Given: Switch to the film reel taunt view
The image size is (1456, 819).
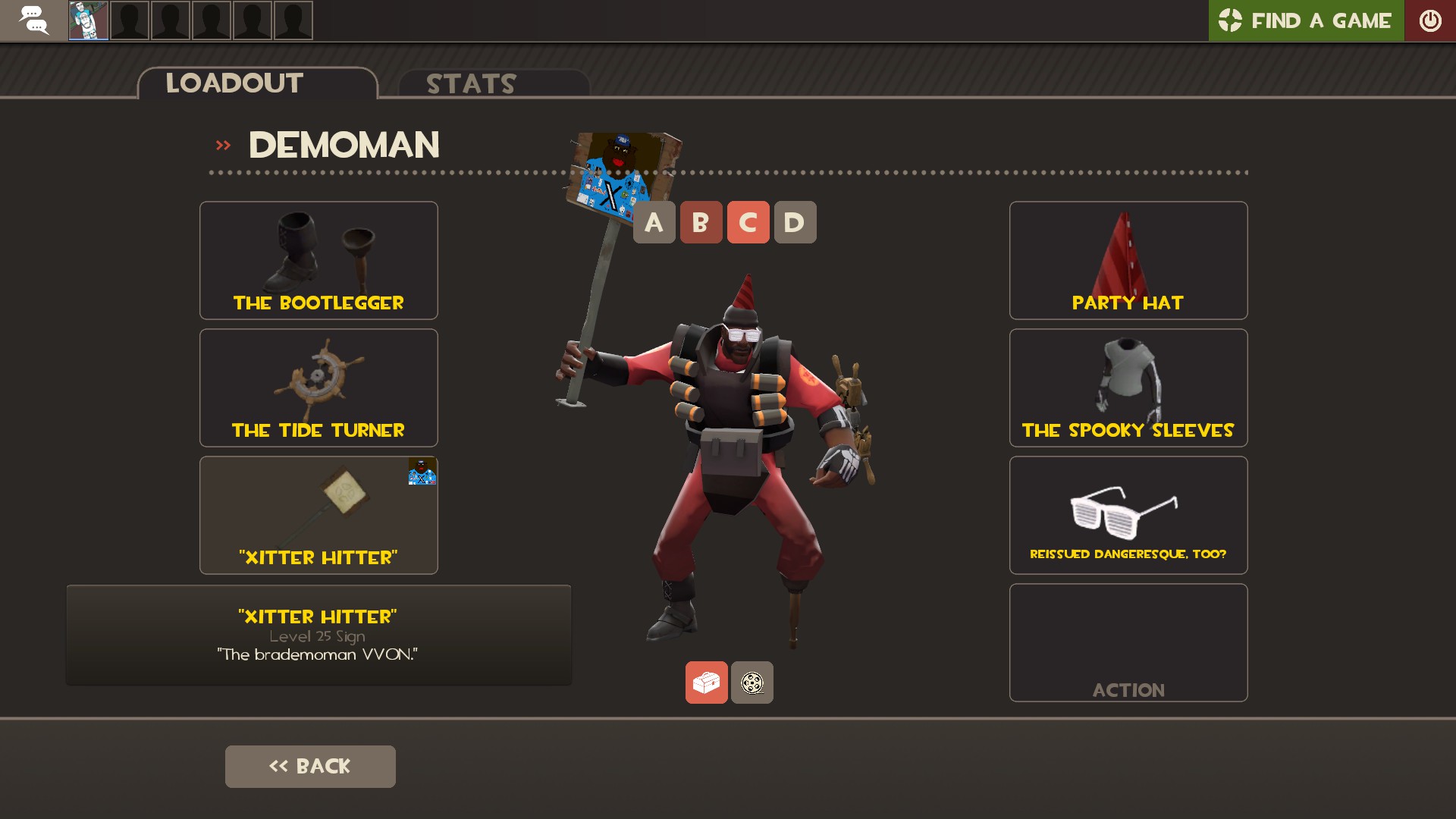Looking at the screenshot, I should [752, 682].
